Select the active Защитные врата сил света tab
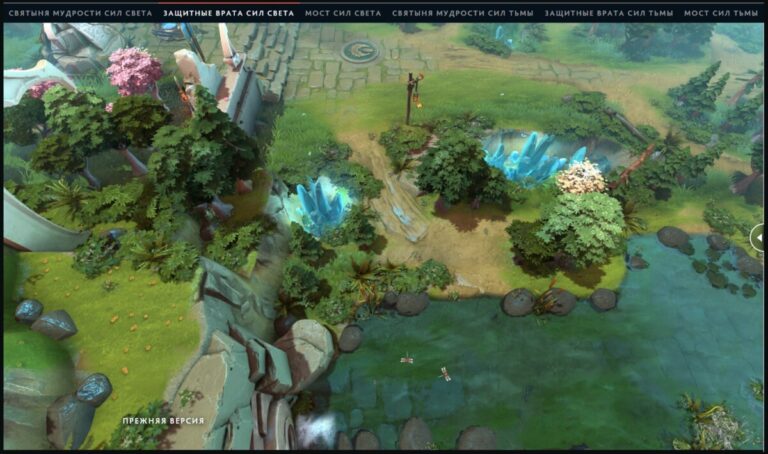 228,13
